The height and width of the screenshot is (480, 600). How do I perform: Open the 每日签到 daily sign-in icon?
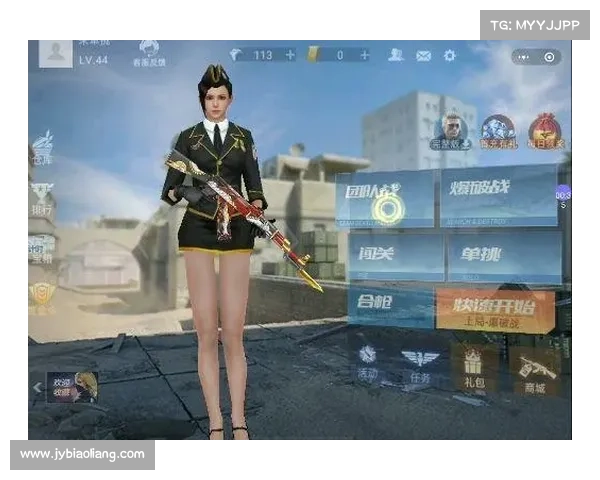(546, 131)
